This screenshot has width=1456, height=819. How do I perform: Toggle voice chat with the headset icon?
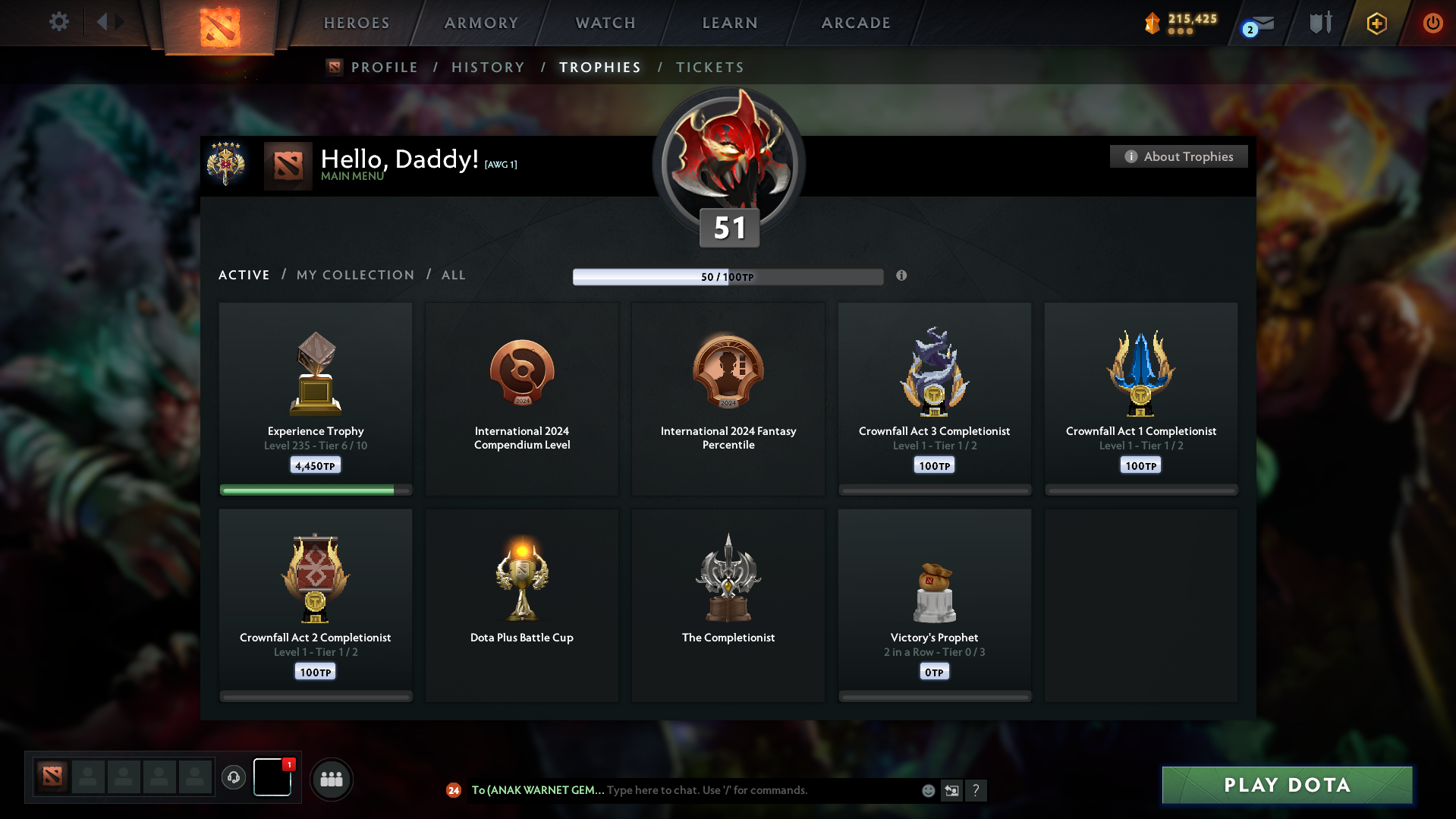pyautogui.click(x=234, y=778)
